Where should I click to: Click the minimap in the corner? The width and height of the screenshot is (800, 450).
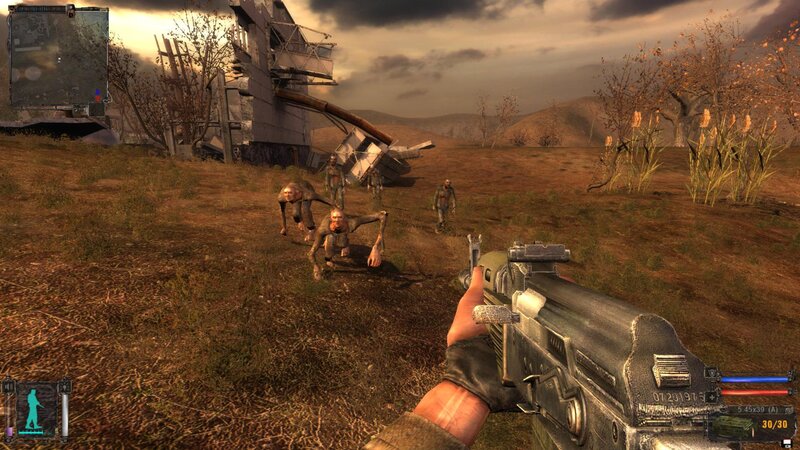[57, 56]
